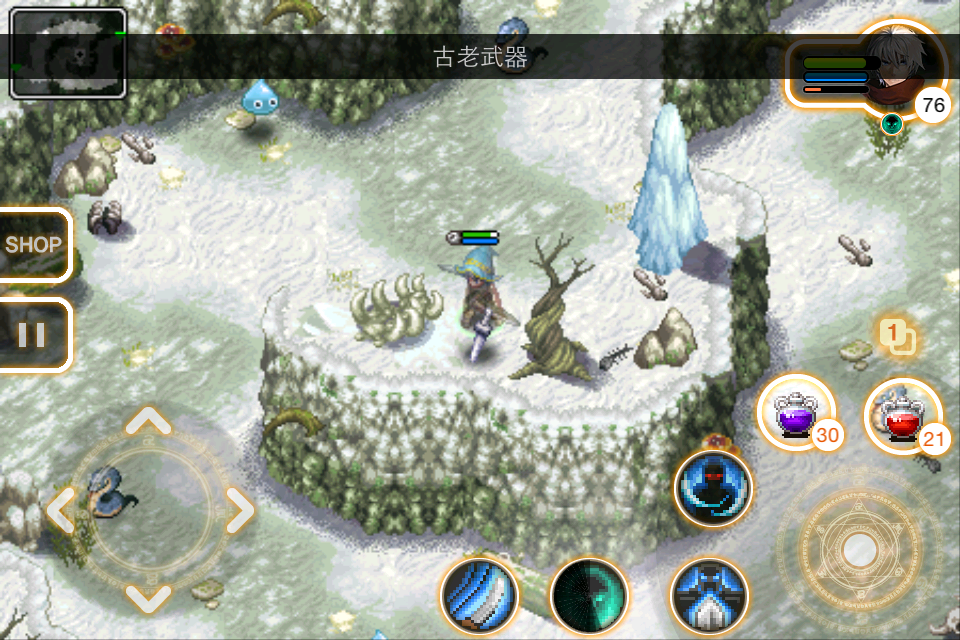
Task: Tap the d-pad left arrow
Action: [x=60, y=511]
